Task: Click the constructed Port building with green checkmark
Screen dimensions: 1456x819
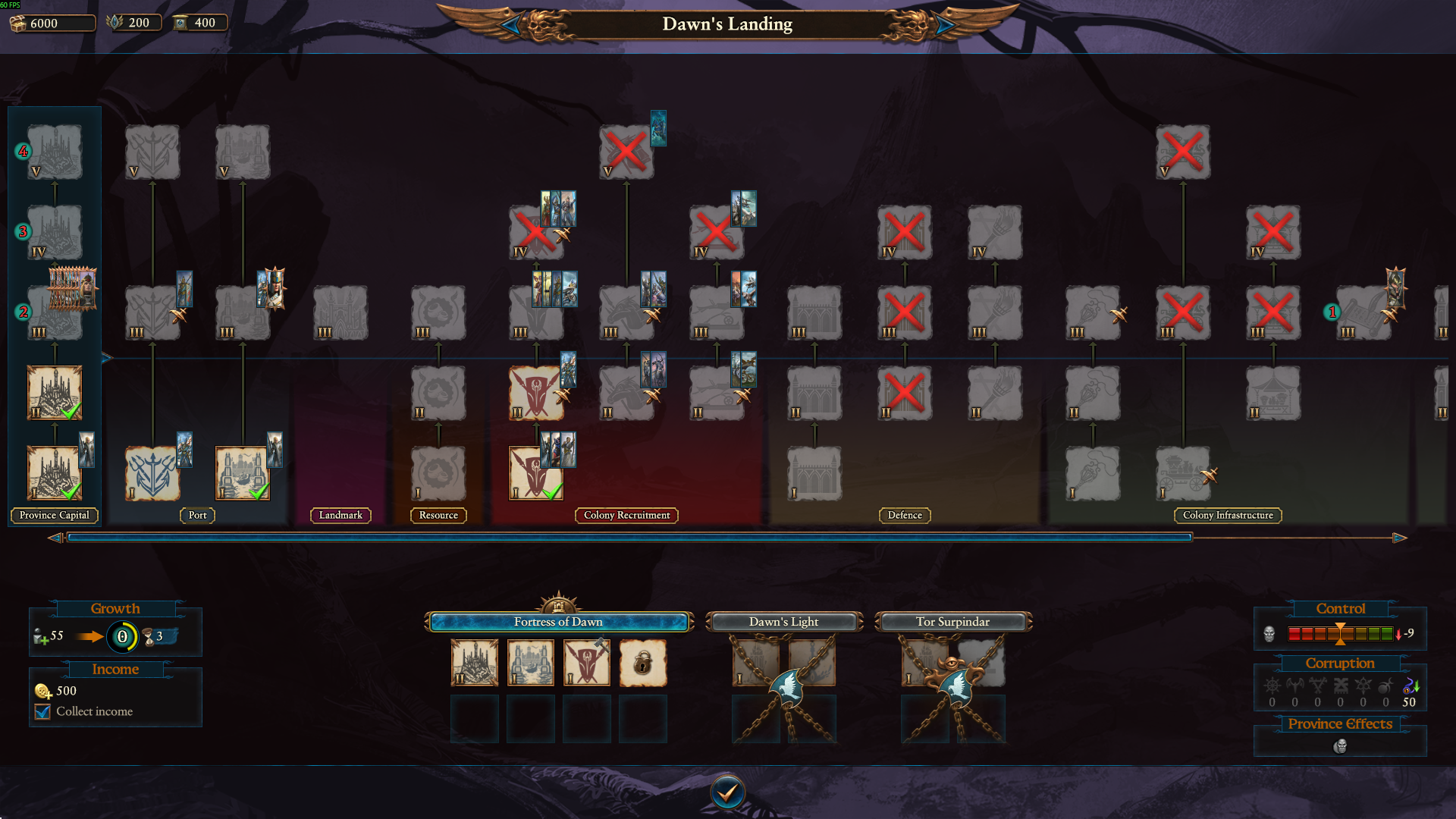Action: pyautogui.click(x=241, y=472)
